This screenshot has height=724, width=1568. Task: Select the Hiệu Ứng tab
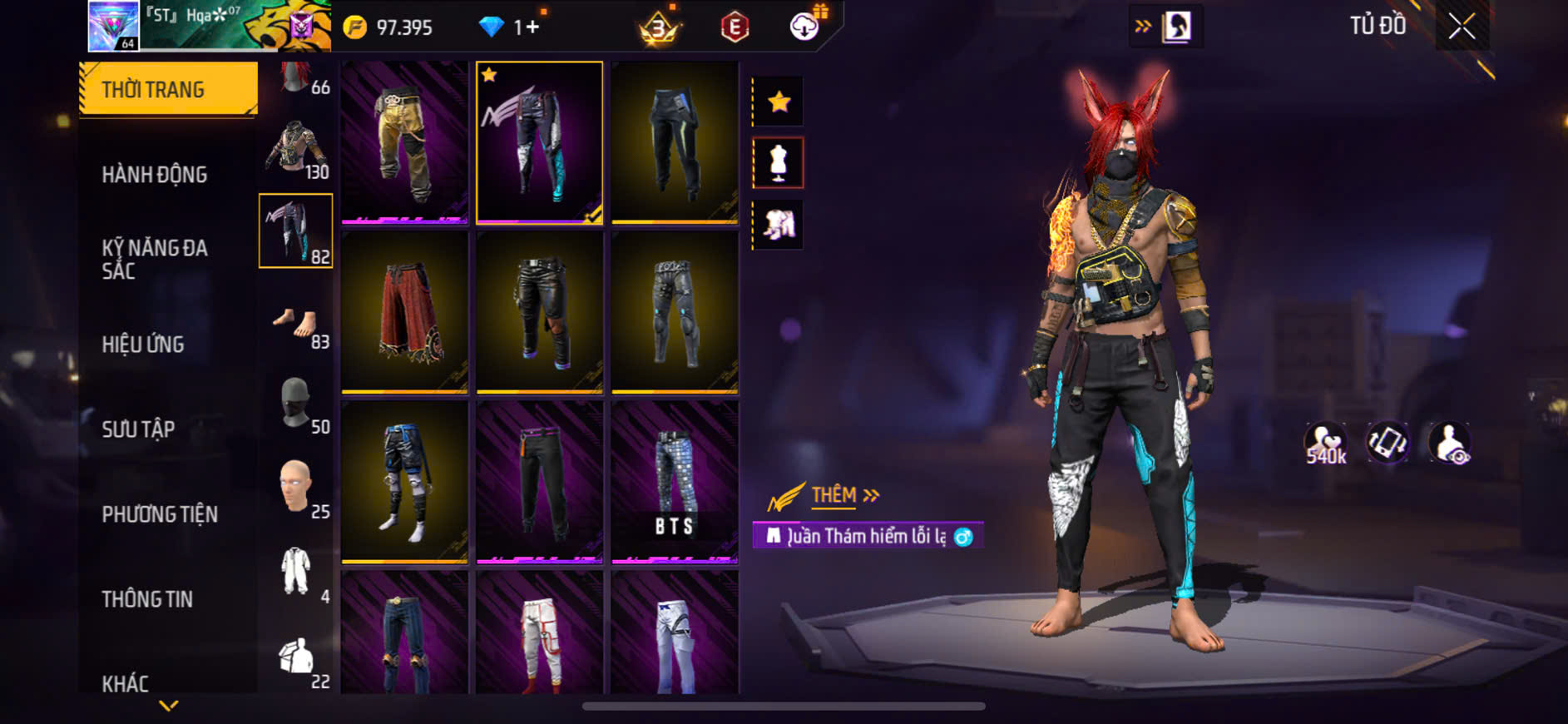pos(143,345)
